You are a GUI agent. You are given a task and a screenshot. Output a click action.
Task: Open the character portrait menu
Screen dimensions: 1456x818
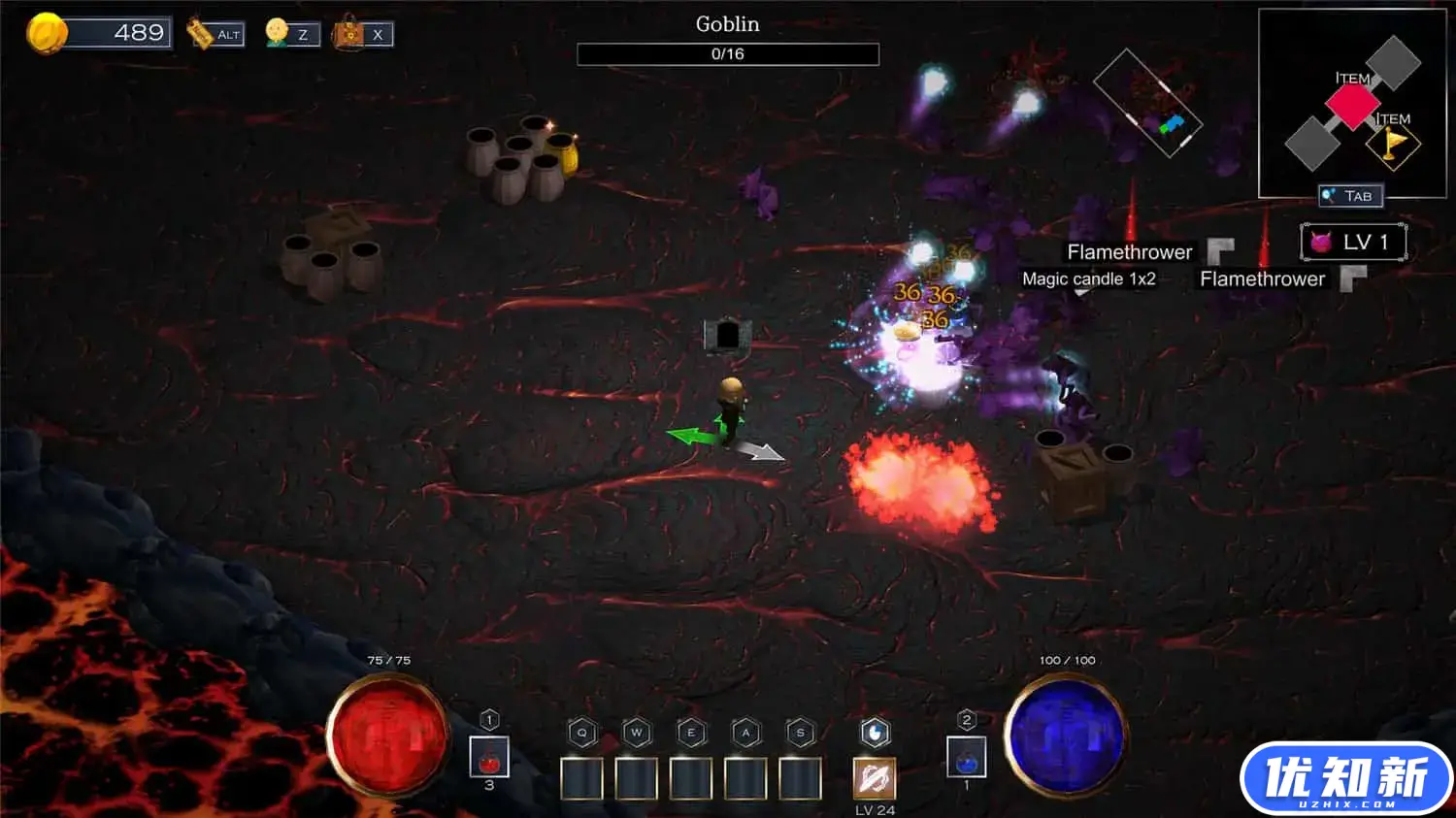pos(278,33)
